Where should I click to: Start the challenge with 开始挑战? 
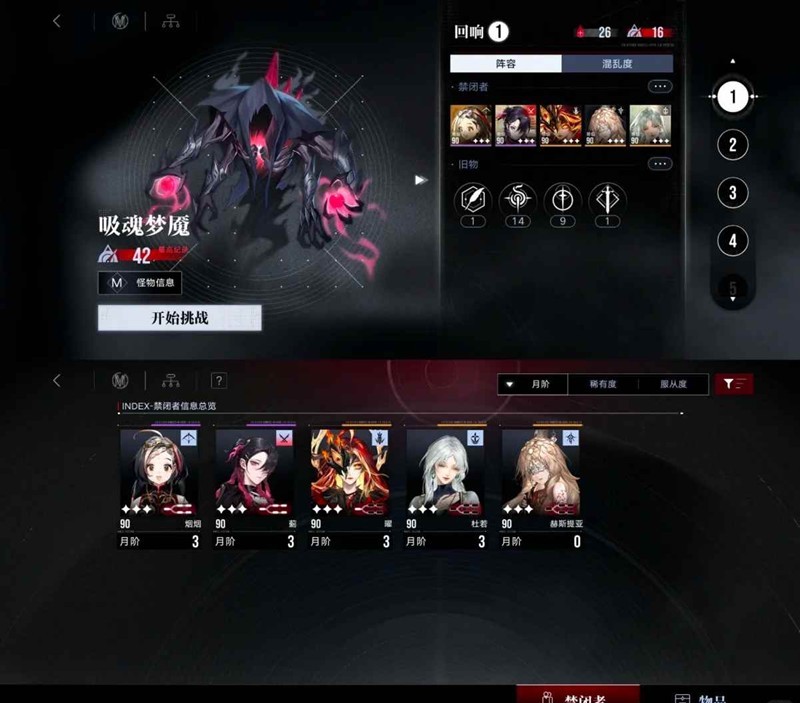179,318
